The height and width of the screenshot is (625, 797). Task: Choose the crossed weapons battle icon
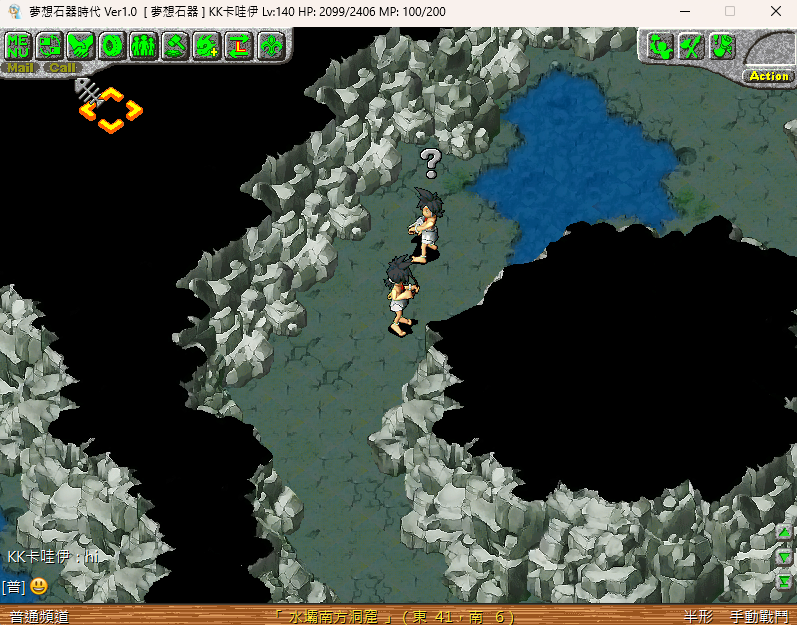point(691,45)
